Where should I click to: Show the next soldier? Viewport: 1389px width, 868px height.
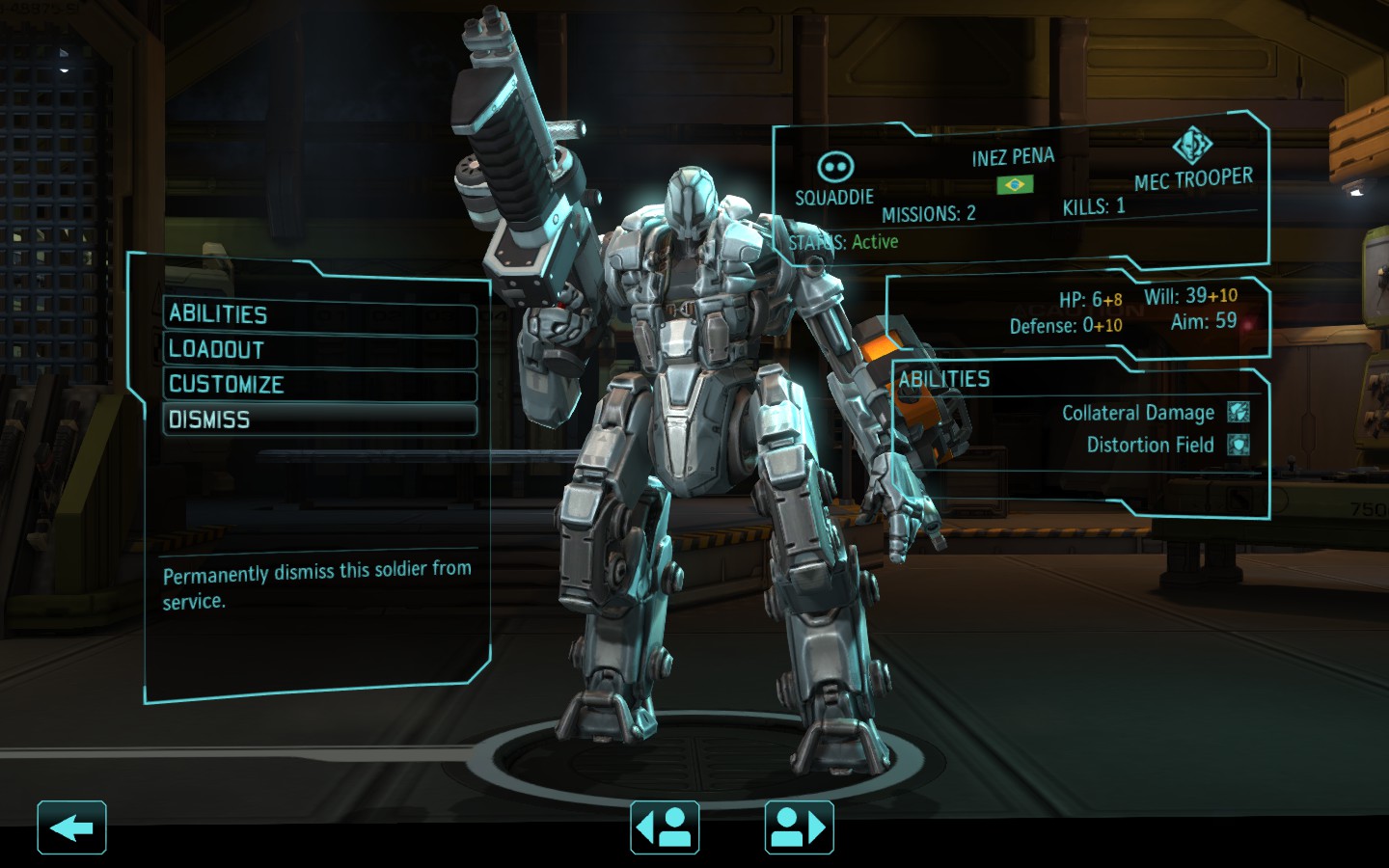click(x=799, y=827)
